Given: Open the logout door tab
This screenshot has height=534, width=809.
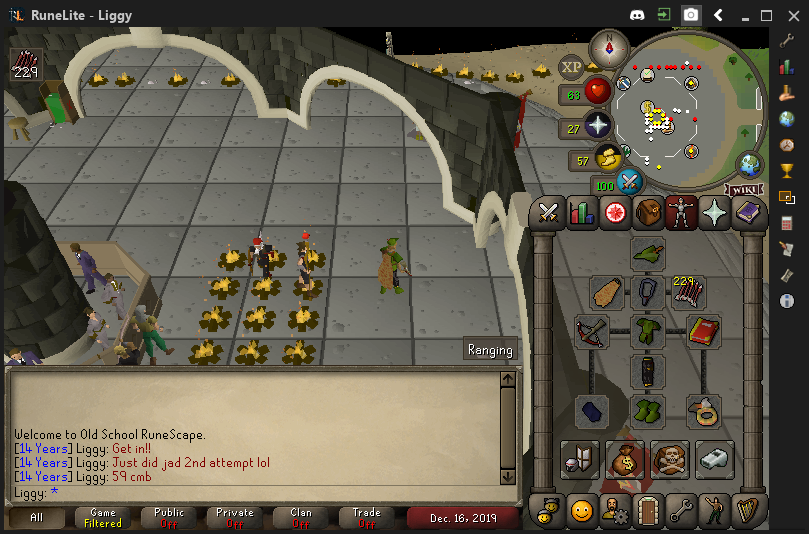Looking at the screenshot, I should pyautogui.click(x=648, y=509).
